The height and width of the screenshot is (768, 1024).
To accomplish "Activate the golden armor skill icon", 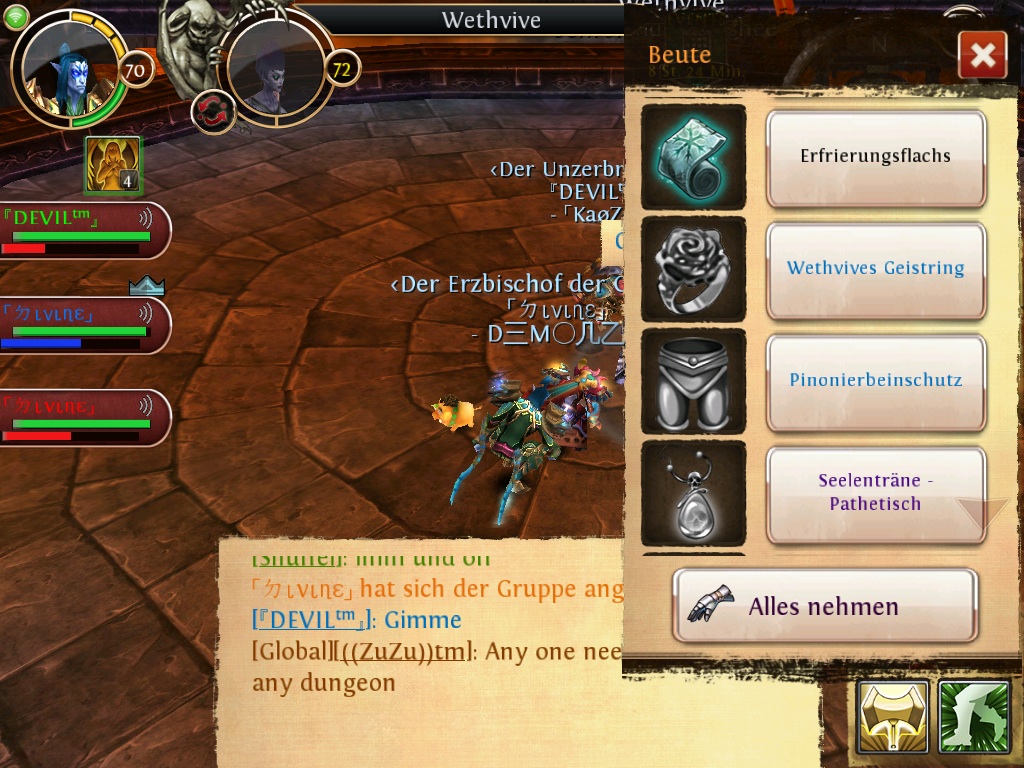I will [892, 717].
